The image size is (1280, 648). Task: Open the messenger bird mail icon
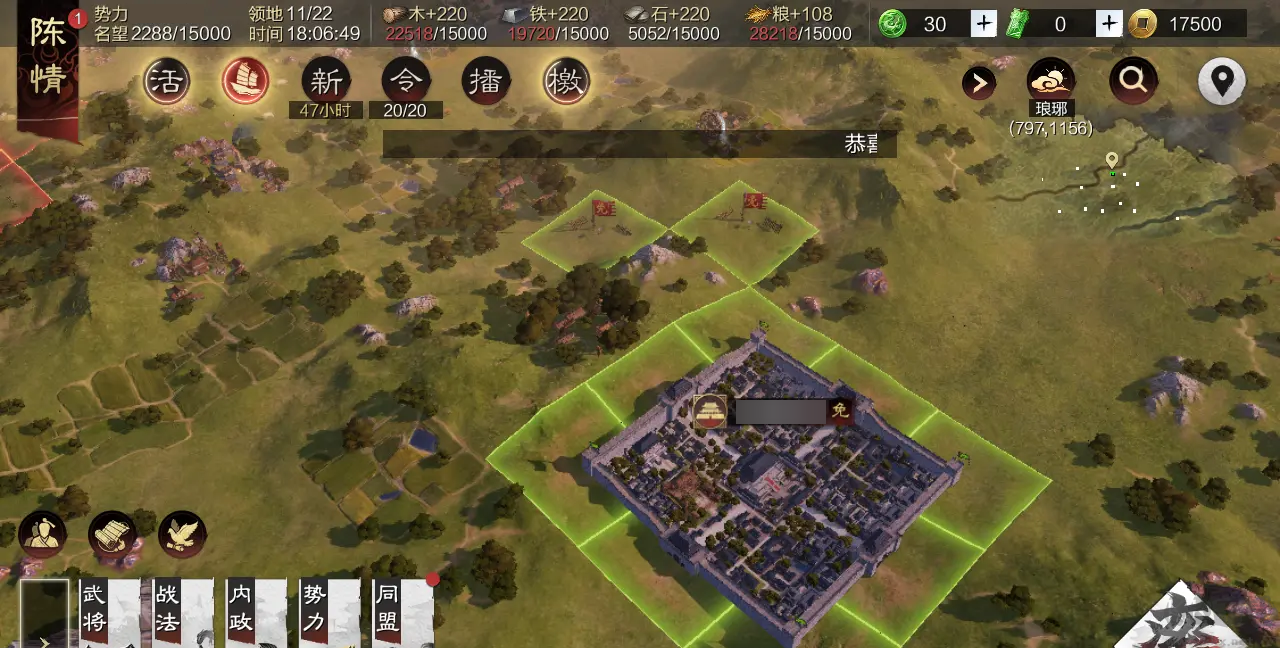182,535
